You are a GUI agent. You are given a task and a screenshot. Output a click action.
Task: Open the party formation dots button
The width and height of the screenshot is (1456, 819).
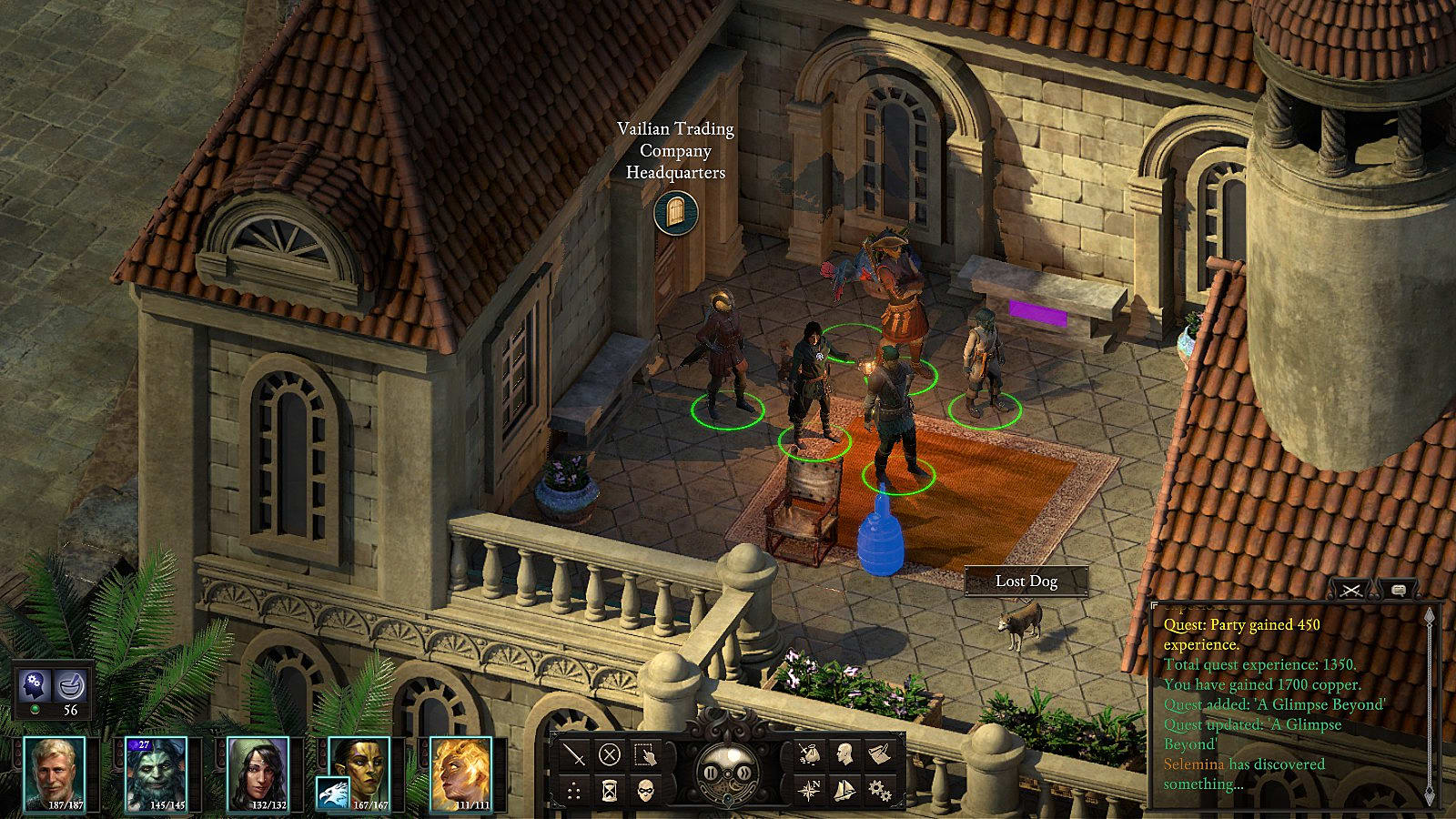[x=574, y=790]
